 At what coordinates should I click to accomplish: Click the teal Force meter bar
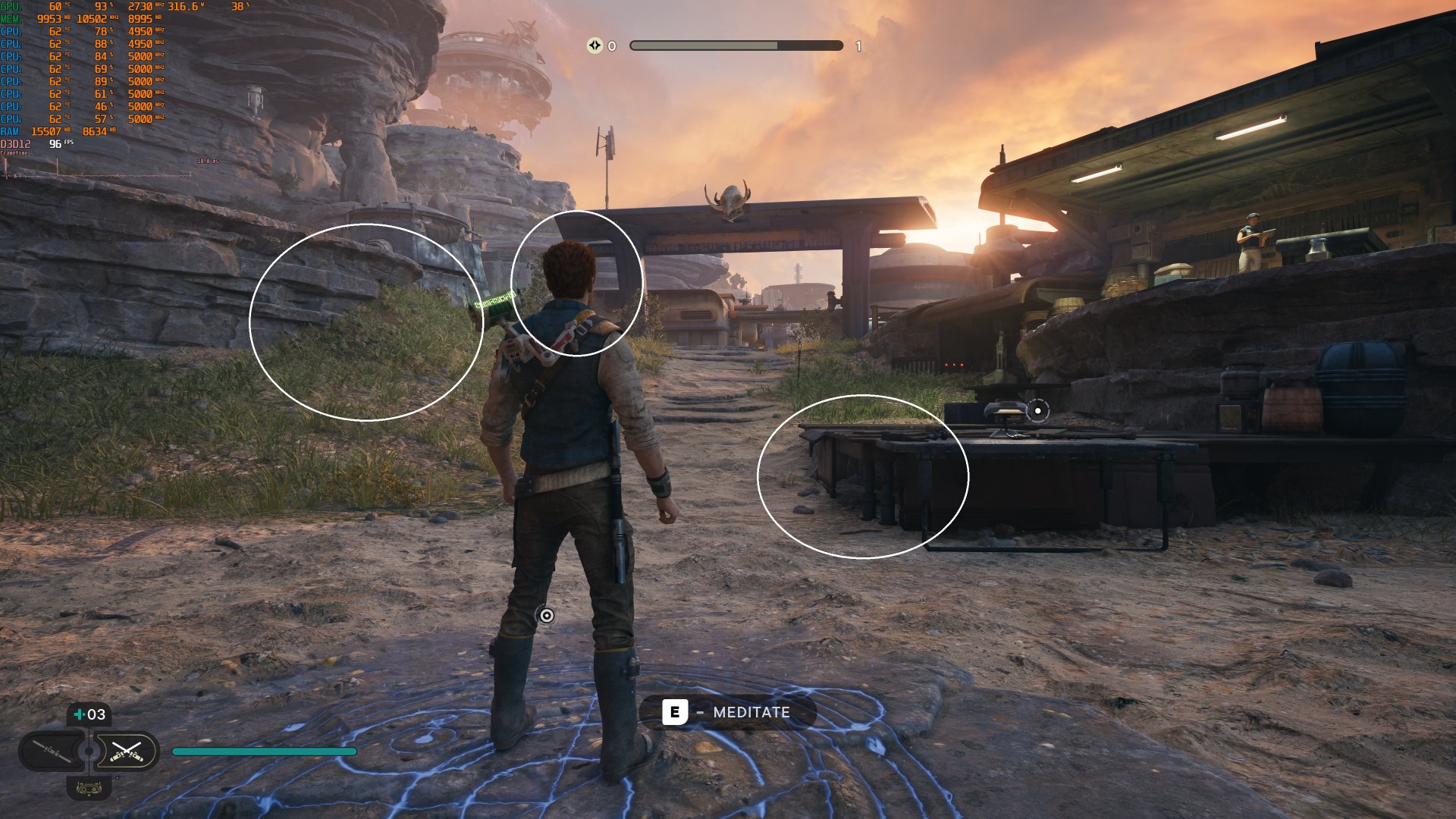point(265,751)
